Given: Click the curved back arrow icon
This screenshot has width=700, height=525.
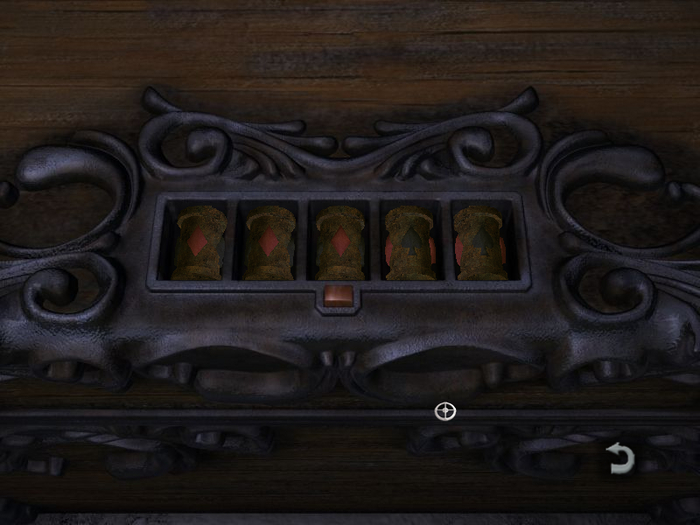Looking at the screenshot, I should 620,459.
